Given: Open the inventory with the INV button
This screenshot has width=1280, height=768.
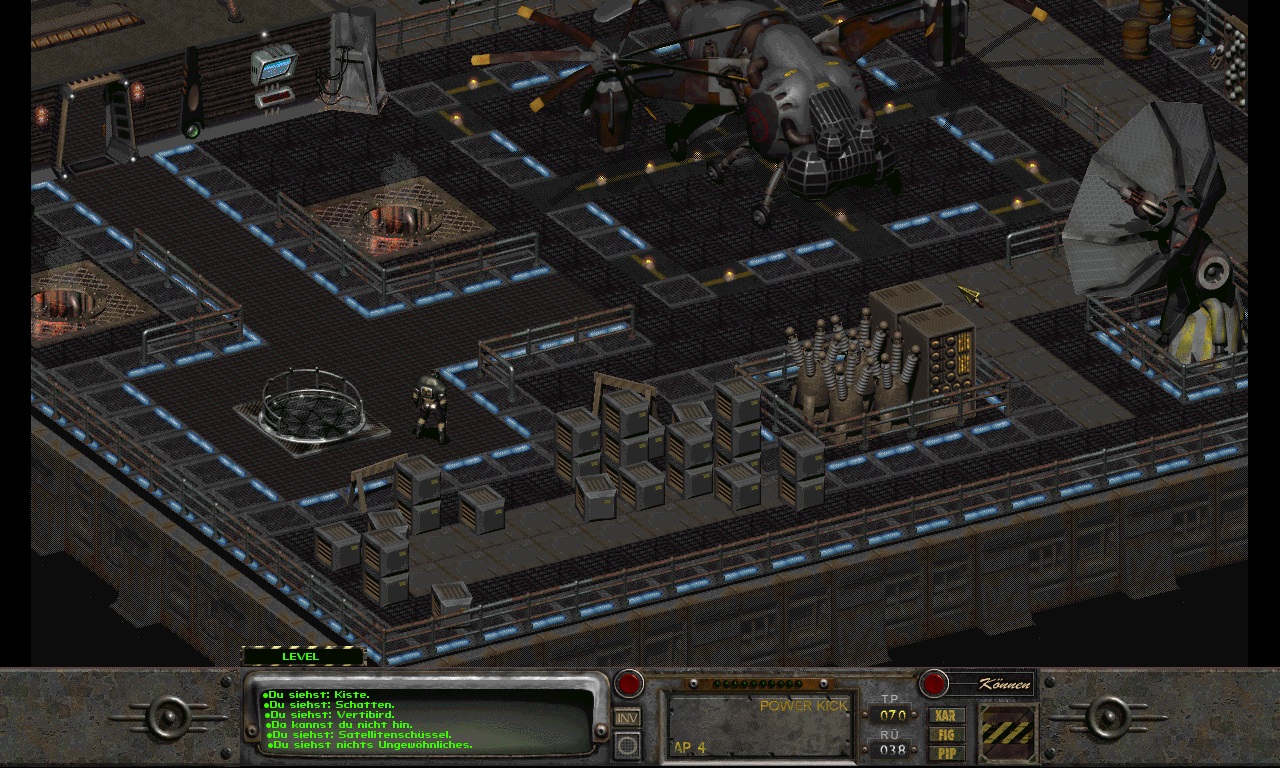Looking at the screenshot, I should (x=627, y=717).
